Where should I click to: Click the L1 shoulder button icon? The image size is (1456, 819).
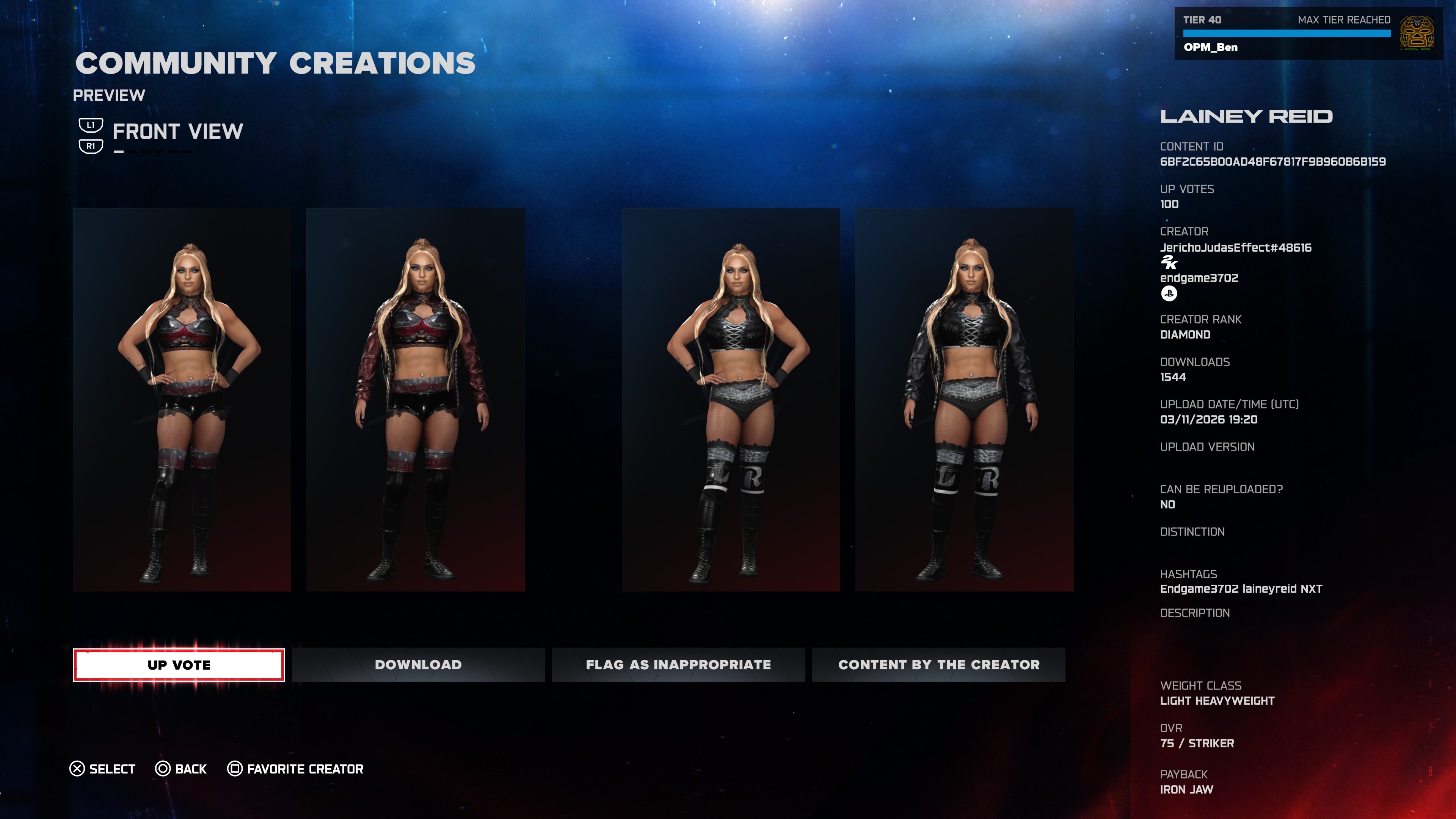pos(91,126)
